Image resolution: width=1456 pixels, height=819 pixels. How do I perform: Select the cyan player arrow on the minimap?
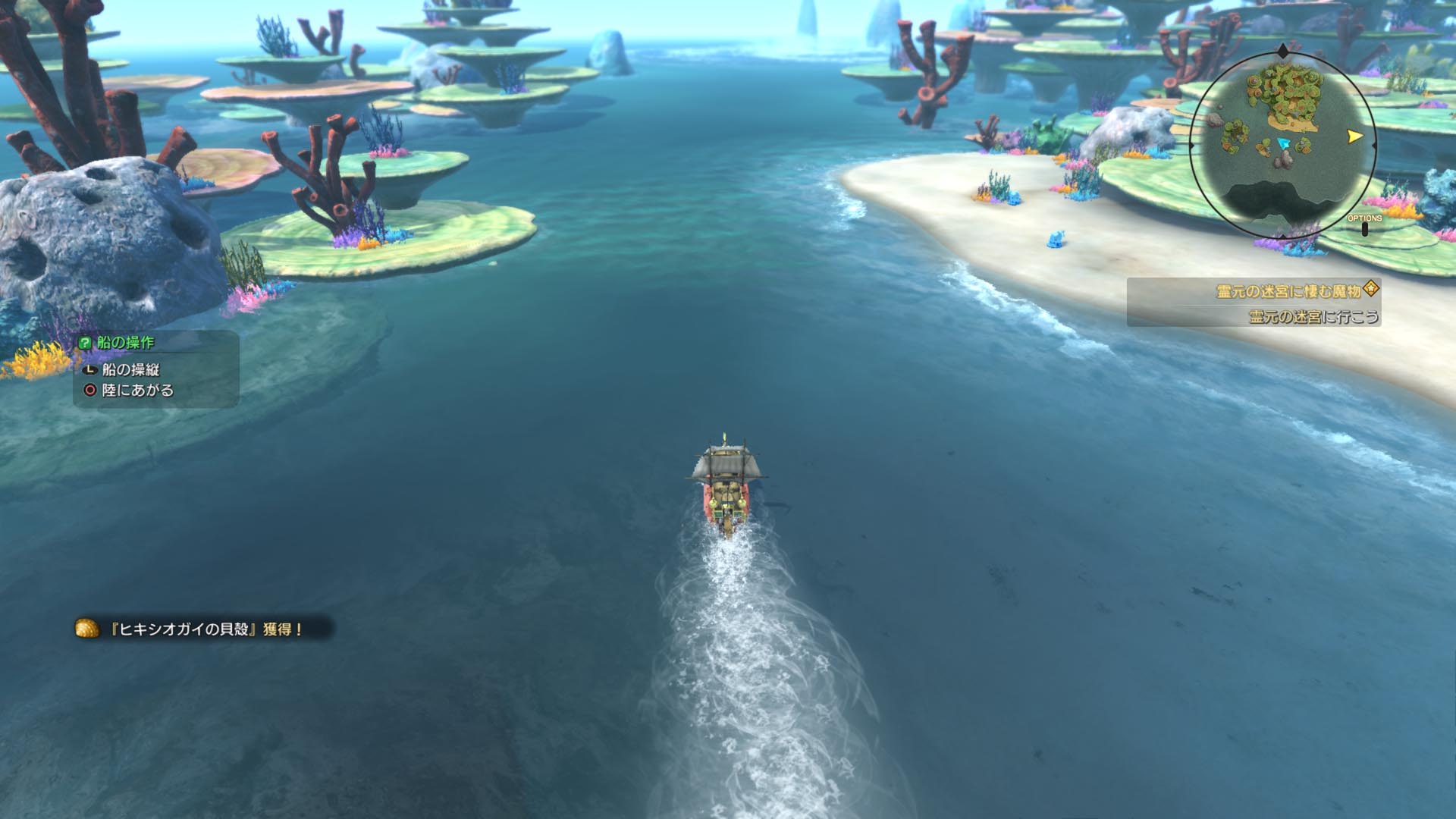pyautogui.click(x=1284, y=143)
